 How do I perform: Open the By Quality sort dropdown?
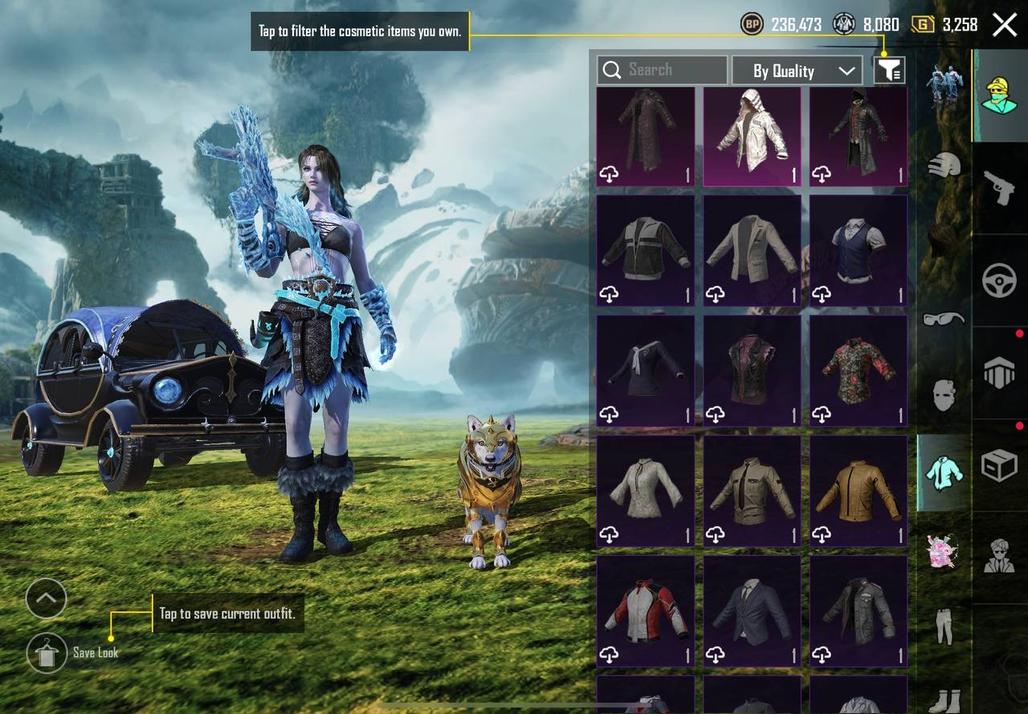click(797, 71)
